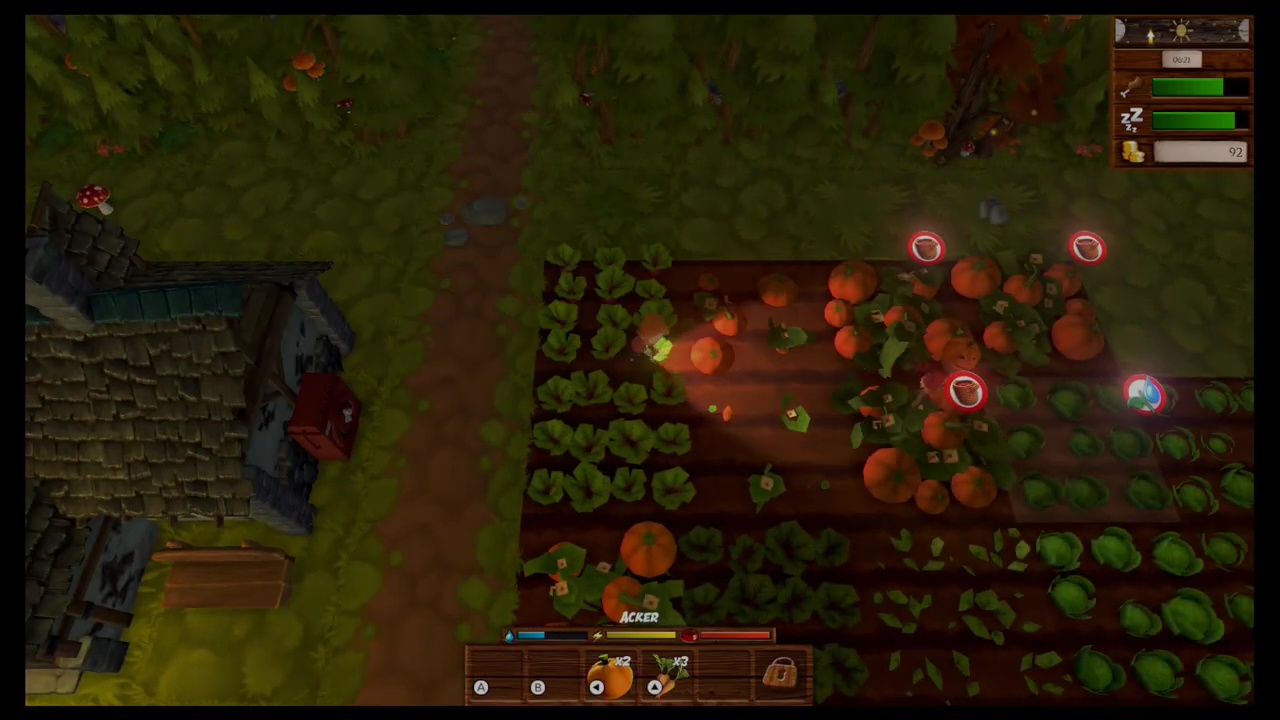The width and height of the screenshot is (1280, 720).
Task: Select the pumpkin hotbar slot
Action: click(611, 676)
